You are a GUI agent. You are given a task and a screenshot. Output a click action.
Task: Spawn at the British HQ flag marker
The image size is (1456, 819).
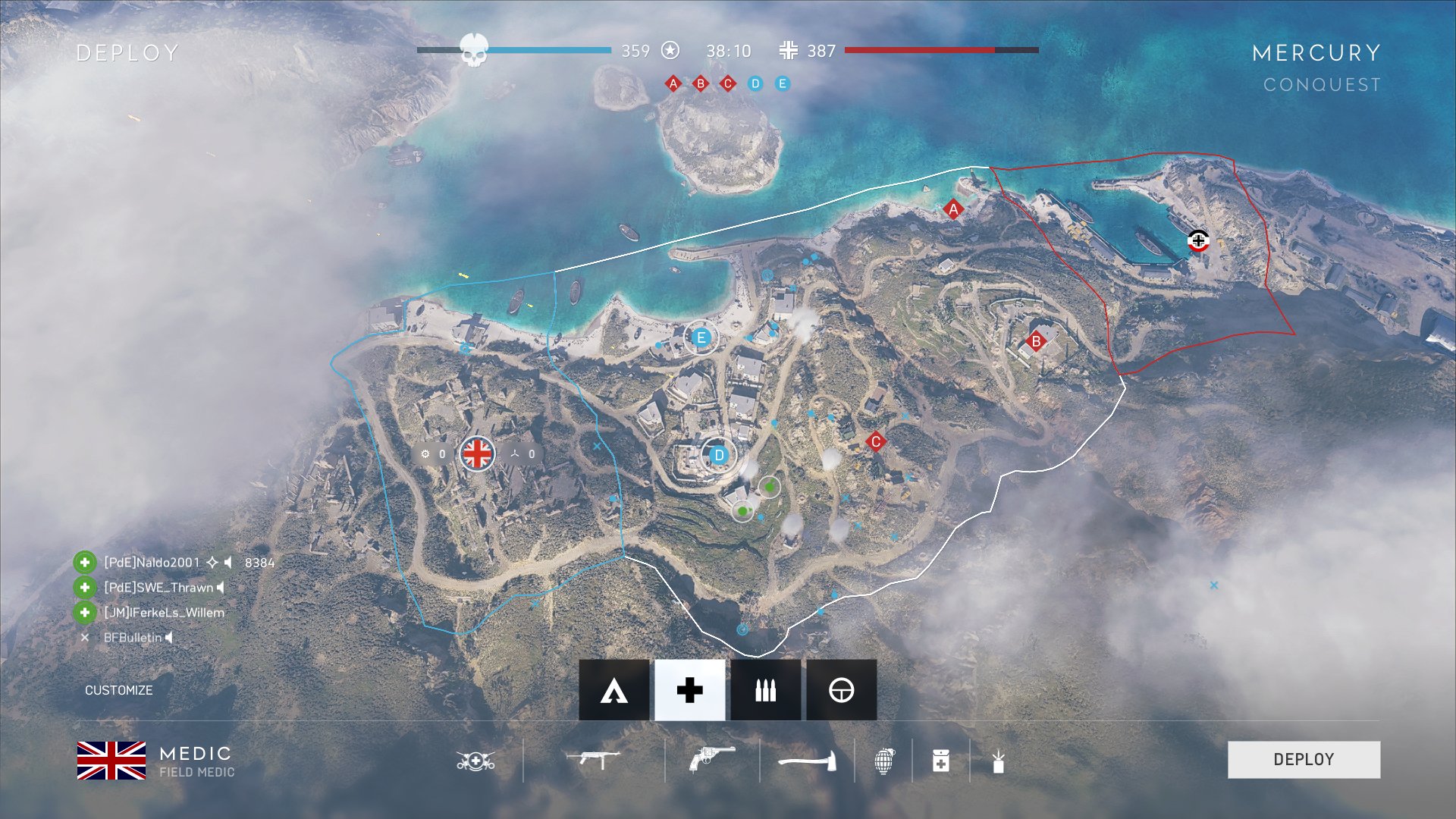[477, 453]
